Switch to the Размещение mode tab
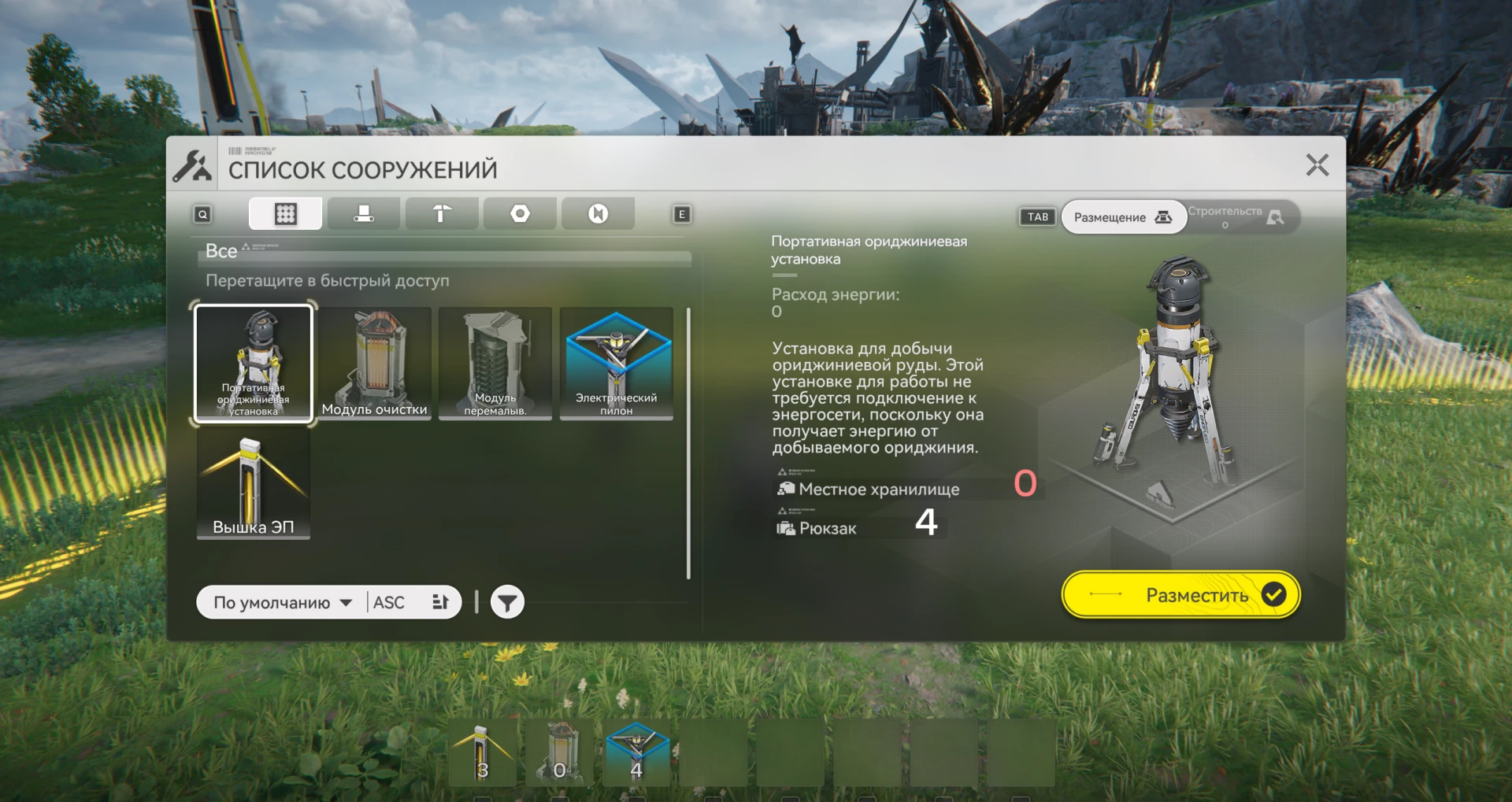This screenshot has width=1512, height=802. [1122, 217]
